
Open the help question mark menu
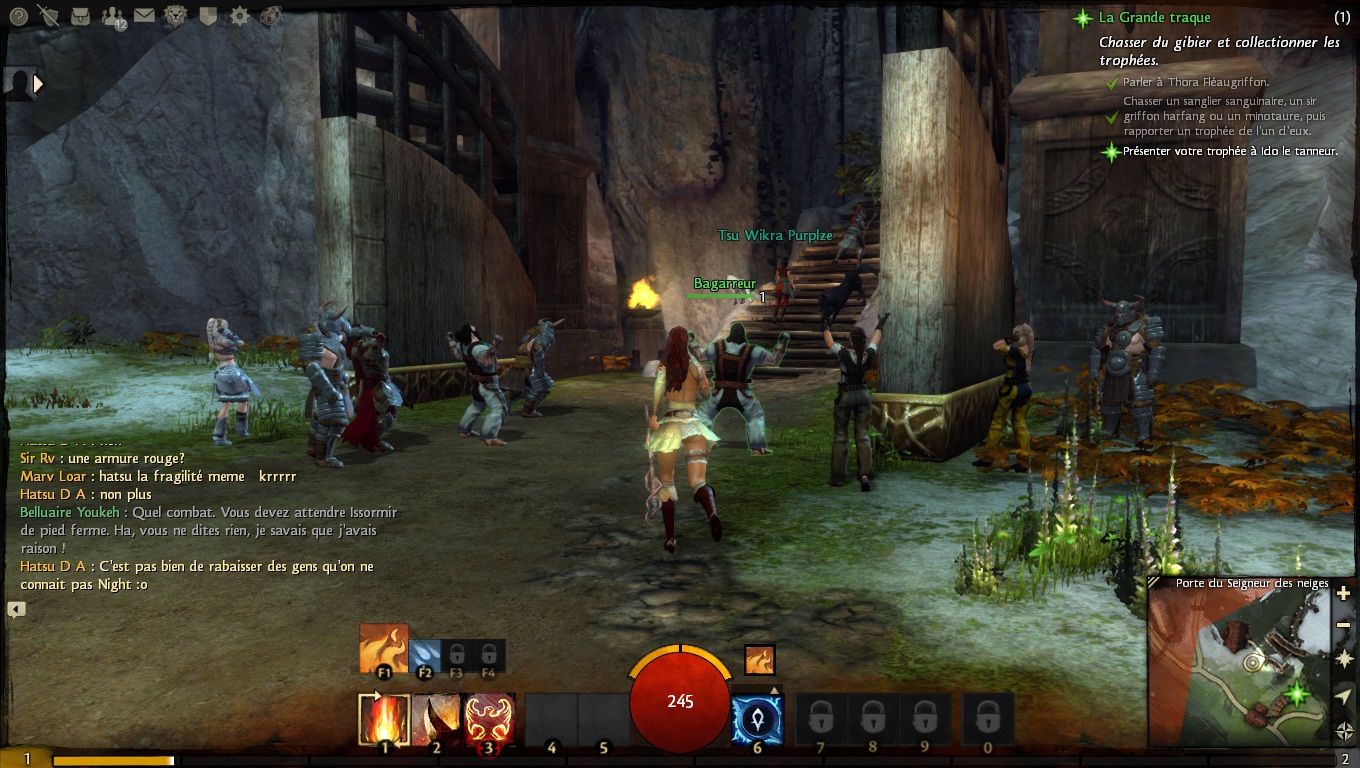(18, 15)
